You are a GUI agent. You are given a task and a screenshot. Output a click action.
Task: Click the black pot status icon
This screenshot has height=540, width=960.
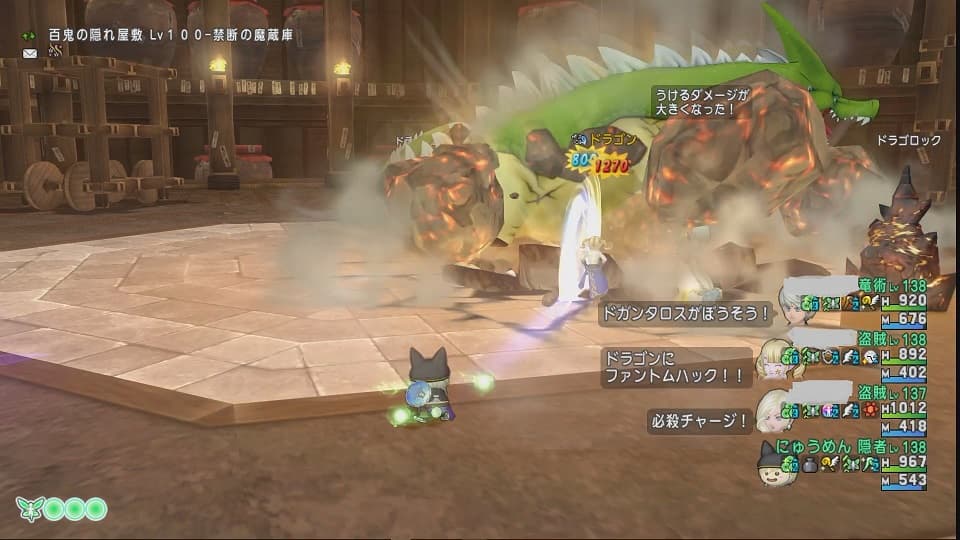(810, 464)
